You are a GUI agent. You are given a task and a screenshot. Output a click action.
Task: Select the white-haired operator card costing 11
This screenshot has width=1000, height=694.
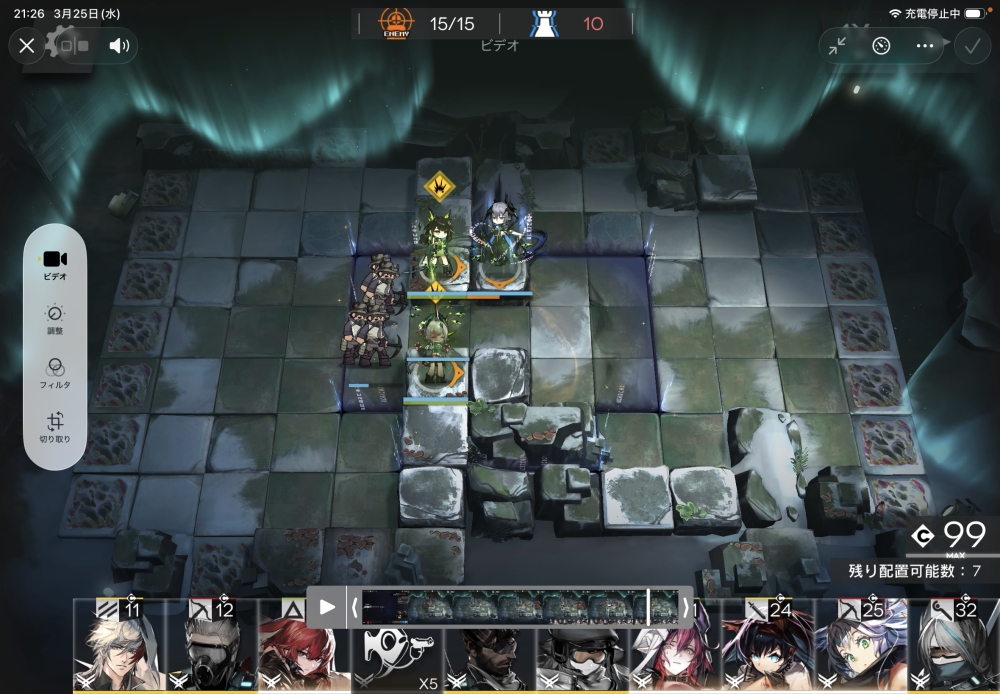click(118, 650)
